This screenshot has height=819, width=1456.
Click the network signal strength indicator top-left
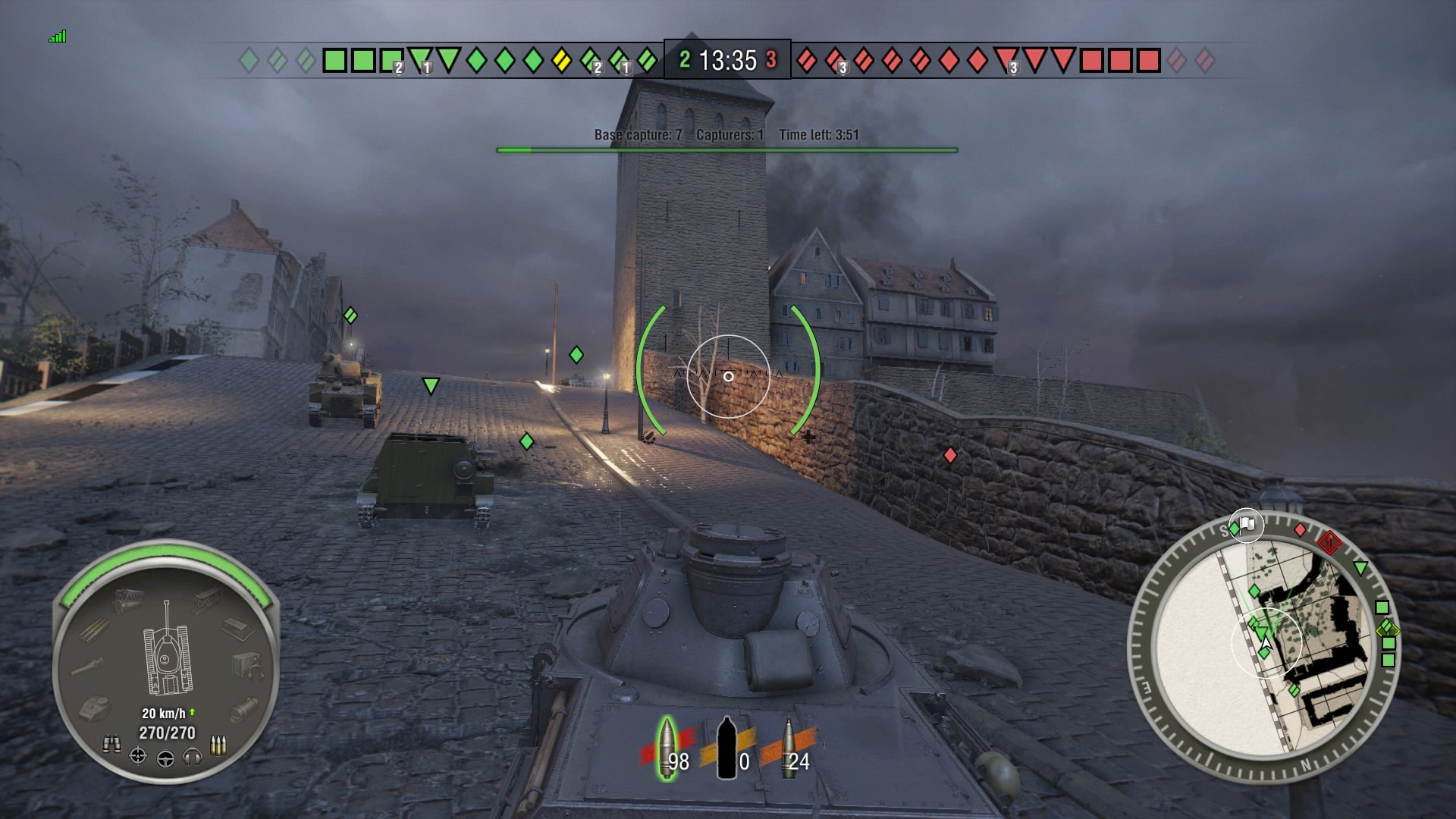[x=59, y=35]
